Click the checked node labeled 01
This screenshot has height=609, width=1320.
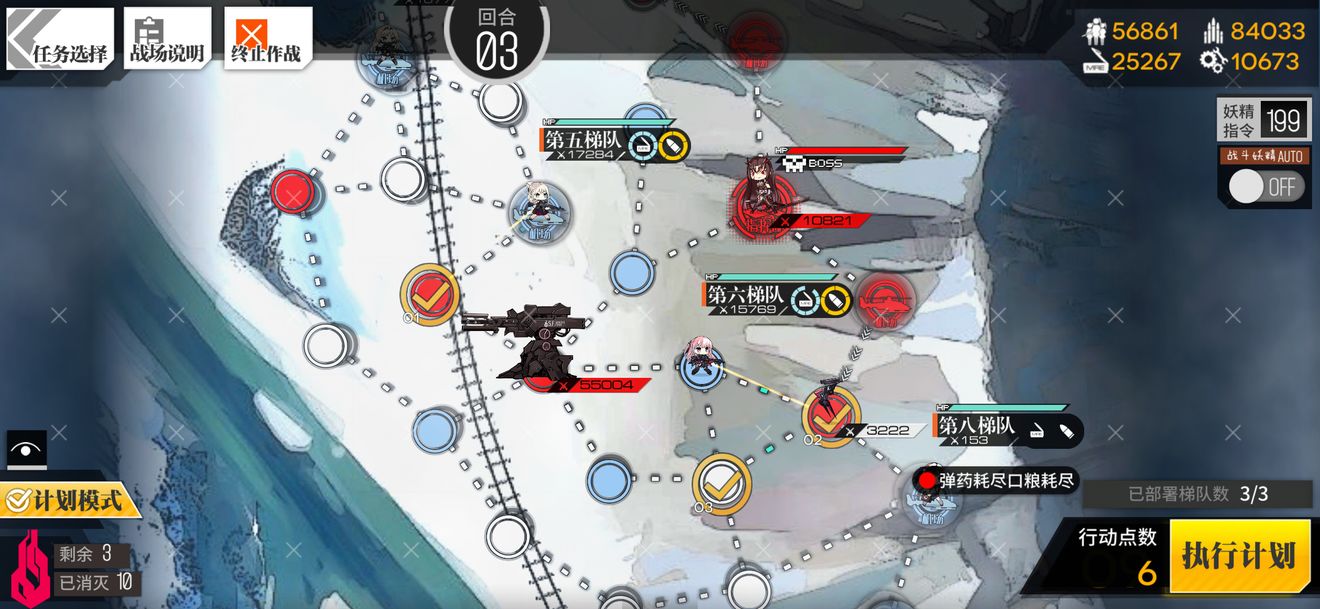point(430,293)
